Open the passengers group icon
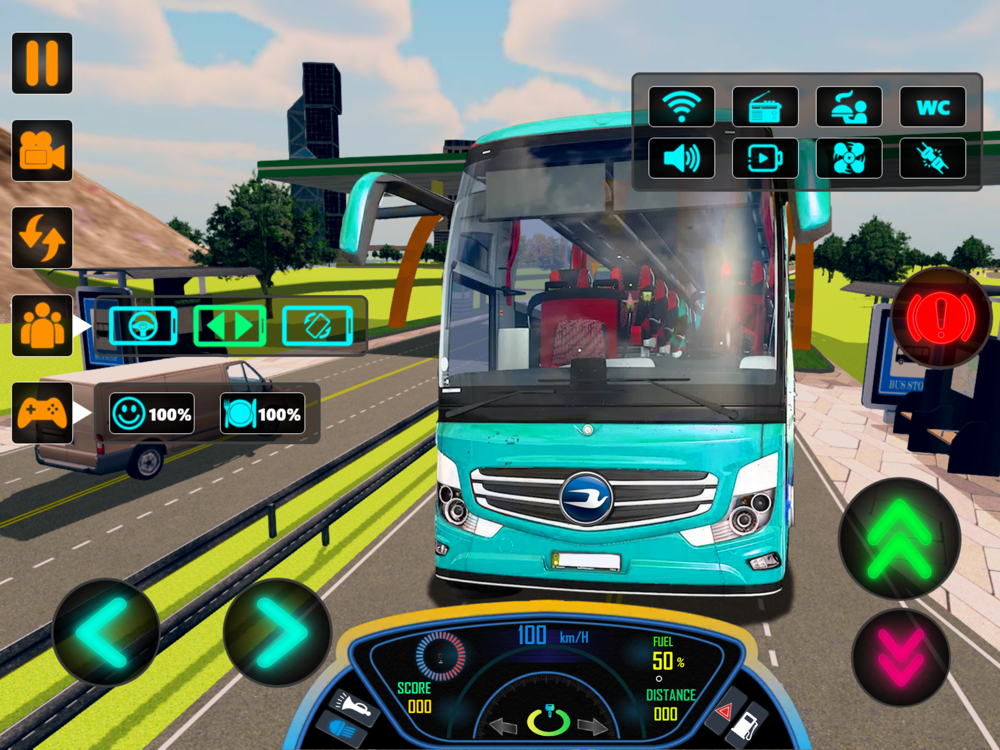This screenshot has width=1000, height=750. (42, 325)
